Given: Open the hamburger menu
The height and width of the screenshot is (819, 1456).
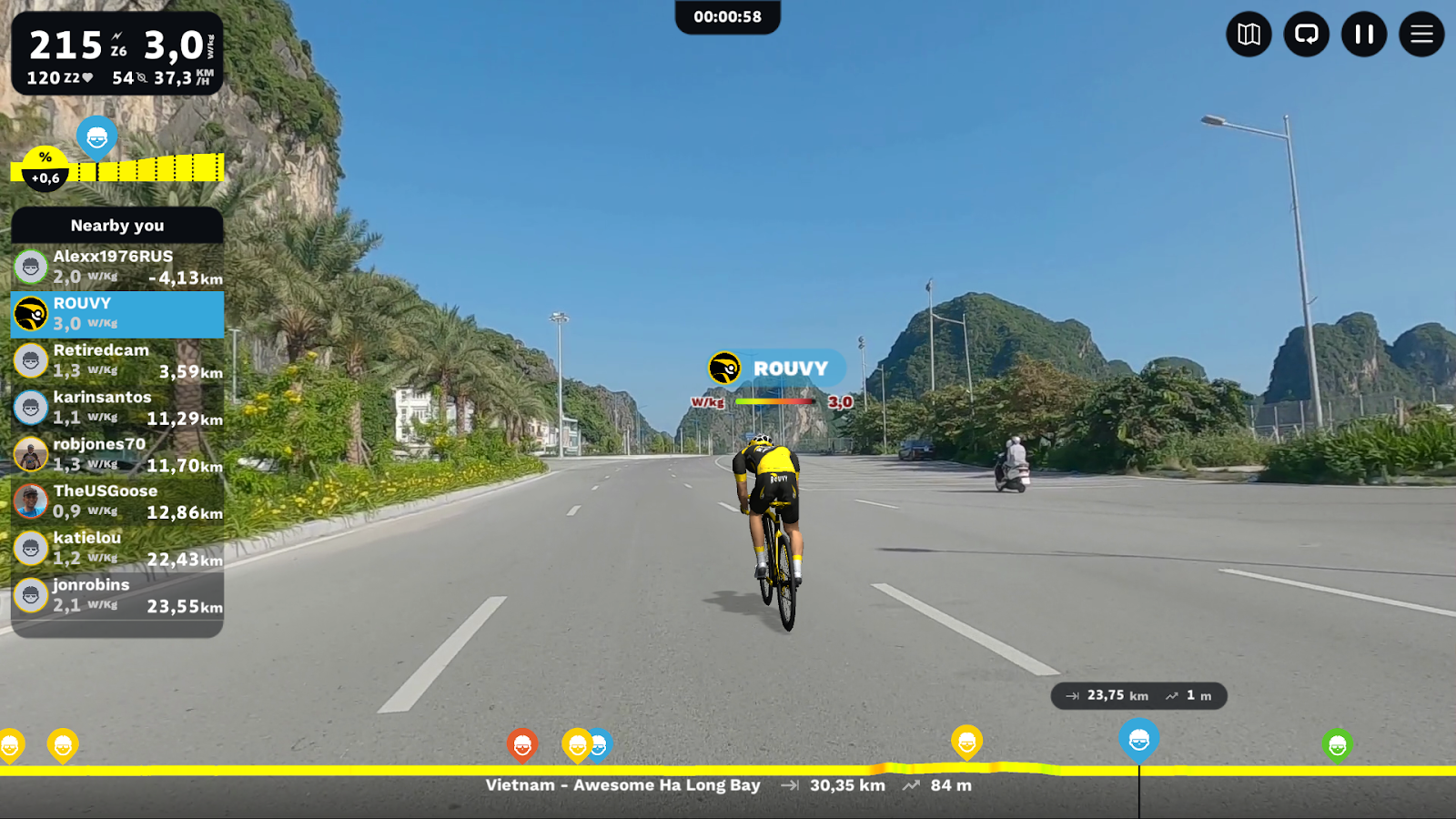Looking at the screenshot, I should [x=1421, y=35].
